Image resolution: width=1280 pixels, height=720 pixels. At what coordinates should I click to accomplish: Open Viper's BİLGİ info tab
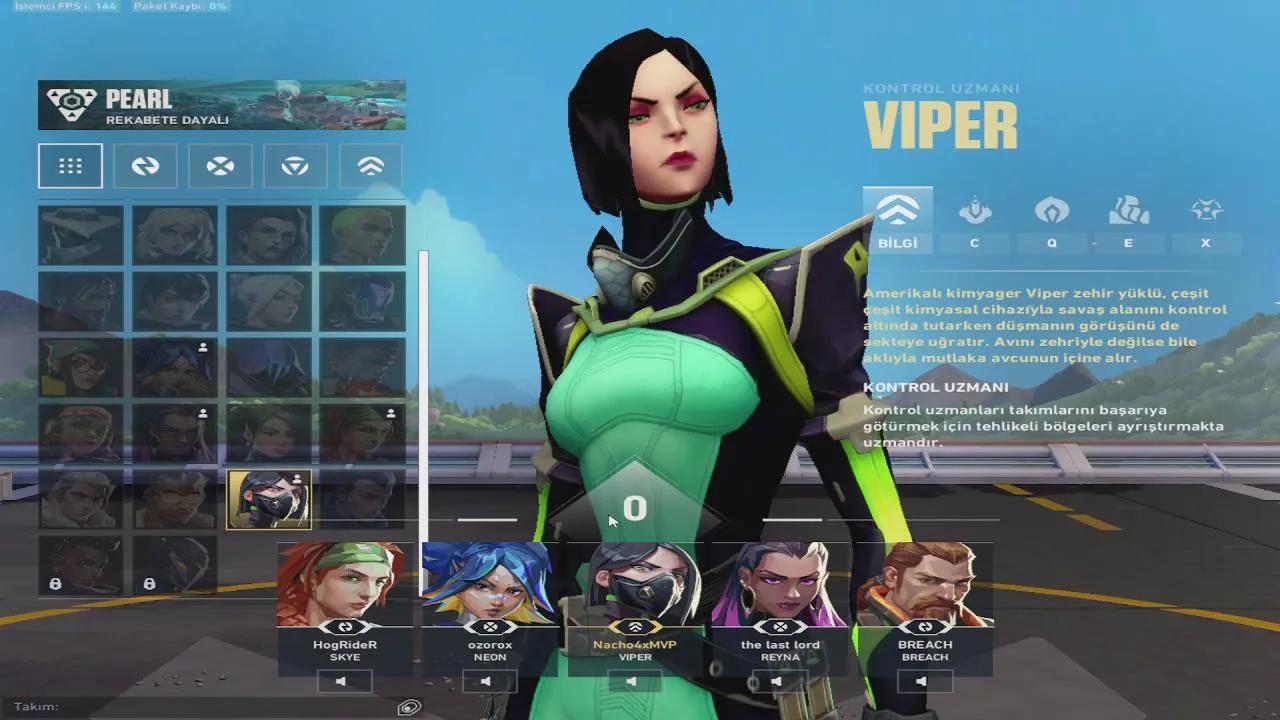coord(898,219)
